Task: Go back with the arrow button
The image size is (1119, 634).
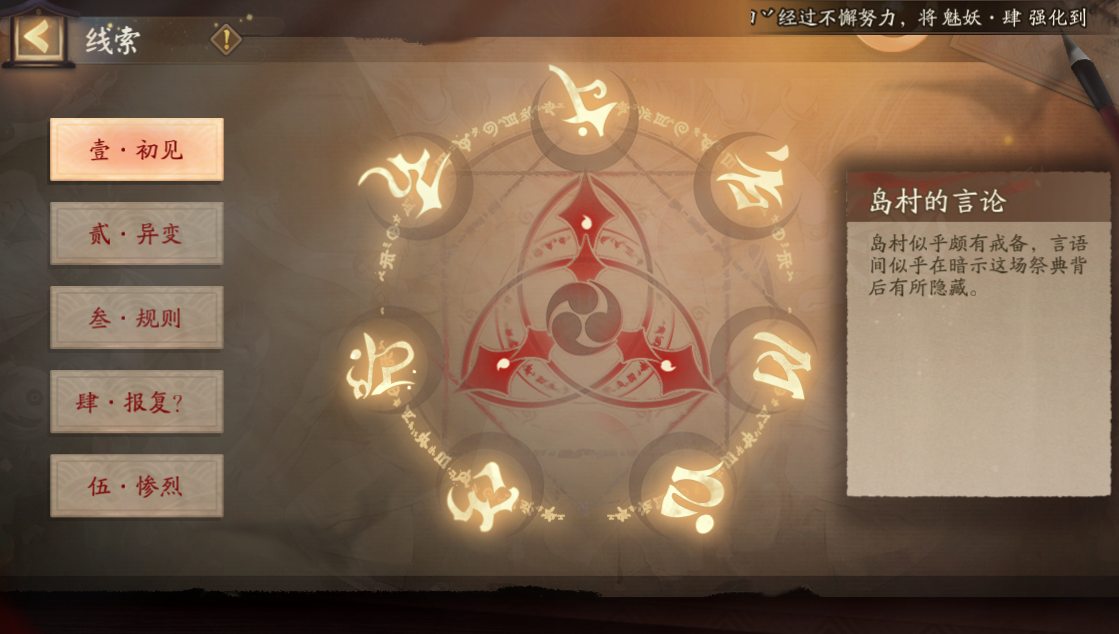Action: point(37,37)
